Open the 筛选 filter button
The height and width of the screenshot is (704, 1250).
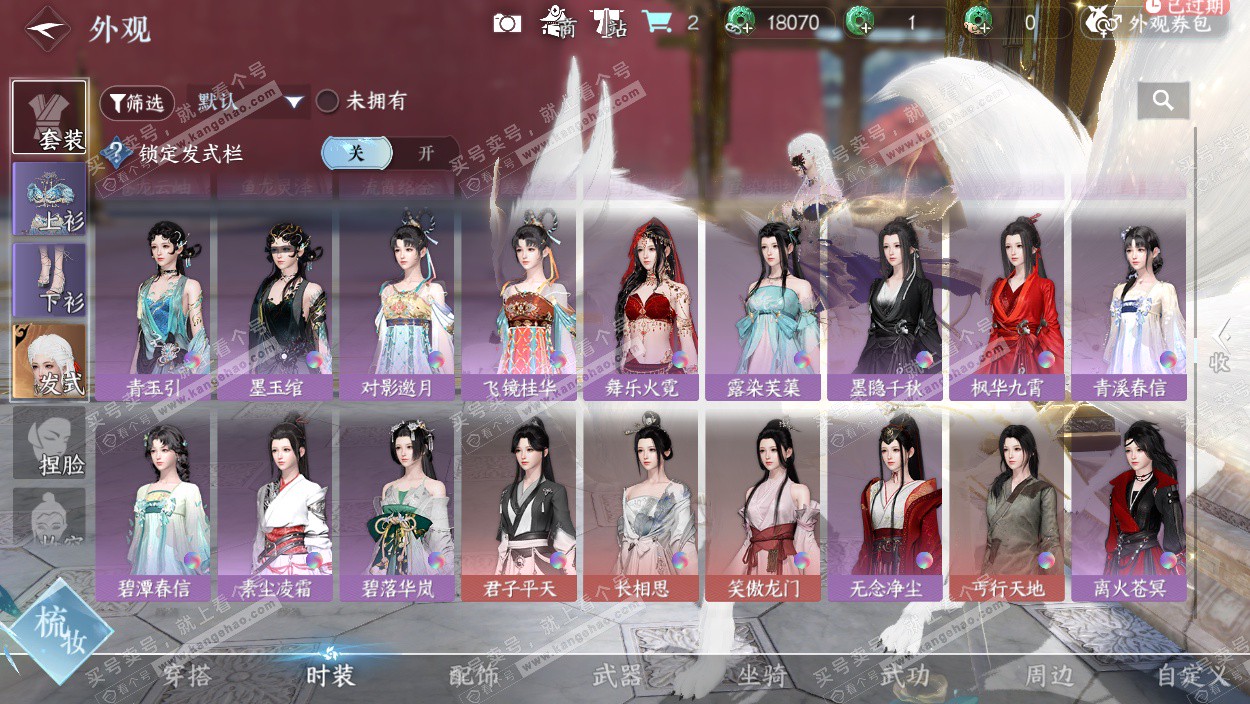[137, 103]
